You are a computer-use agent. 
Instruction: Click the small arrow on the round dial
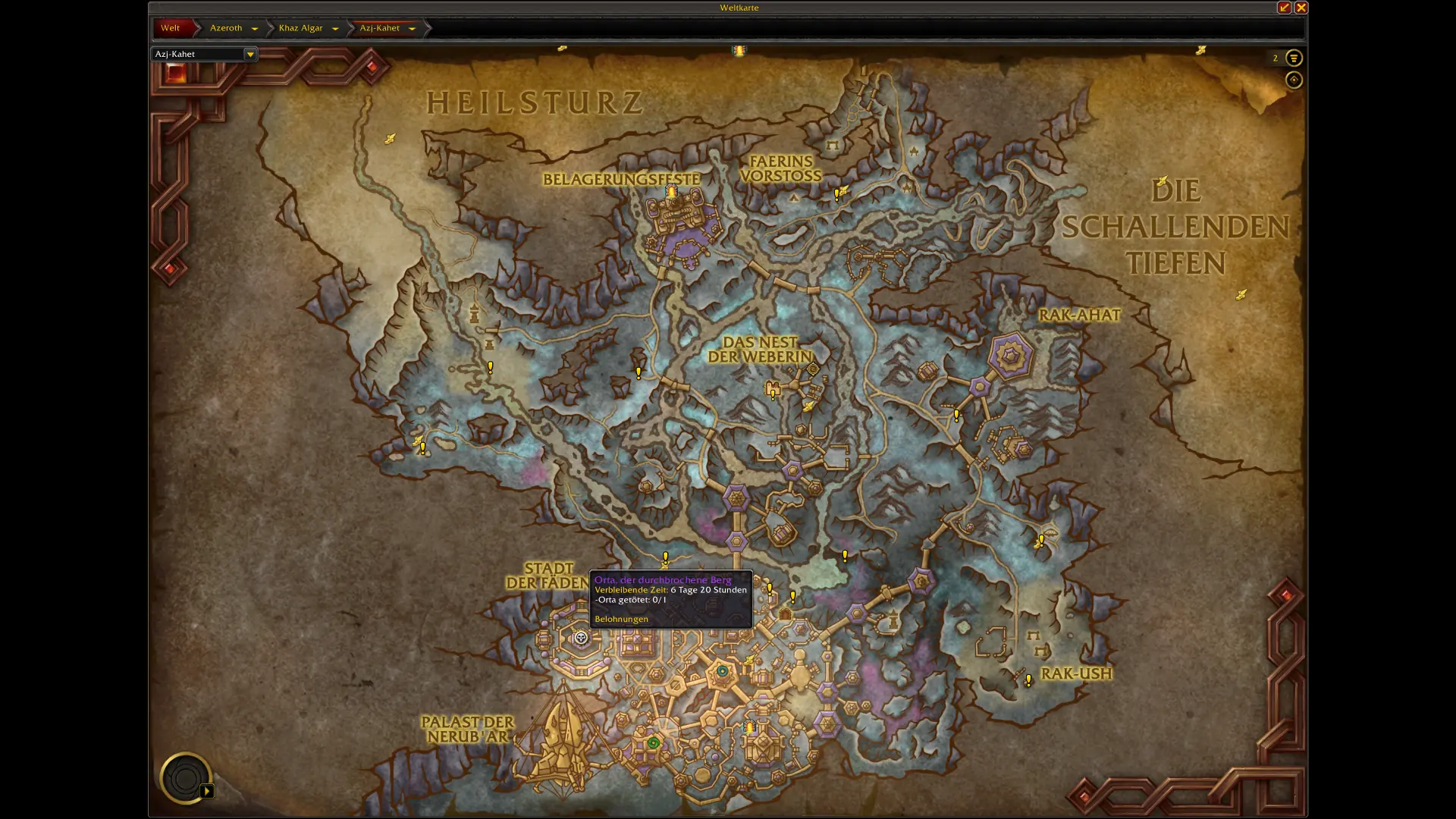207,791
